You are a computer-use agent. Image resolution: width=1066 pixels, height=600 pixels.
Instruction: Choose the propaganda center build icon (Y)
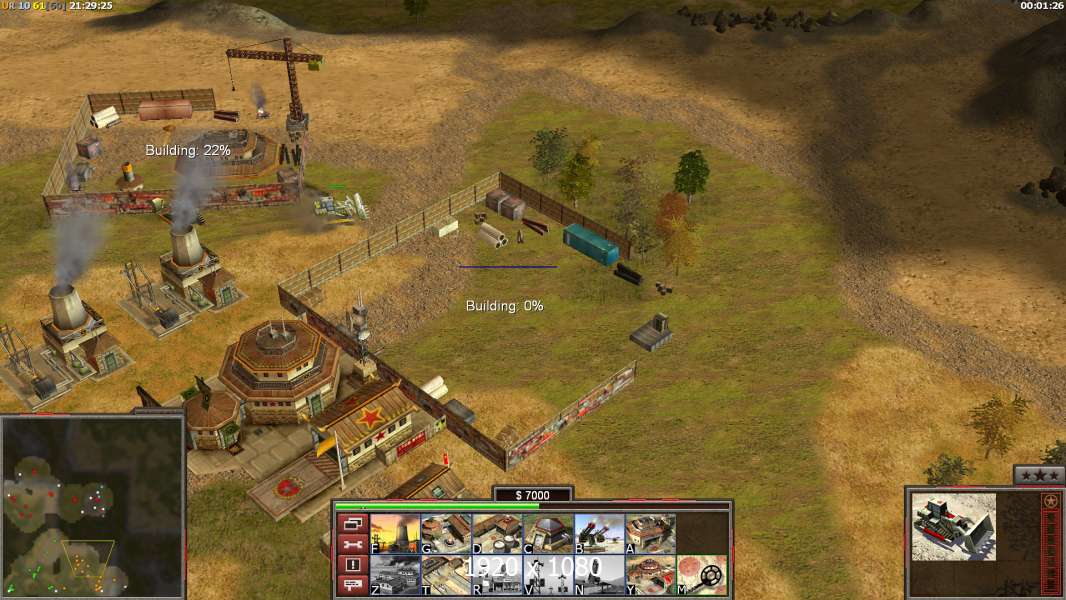tap(650, 575)
